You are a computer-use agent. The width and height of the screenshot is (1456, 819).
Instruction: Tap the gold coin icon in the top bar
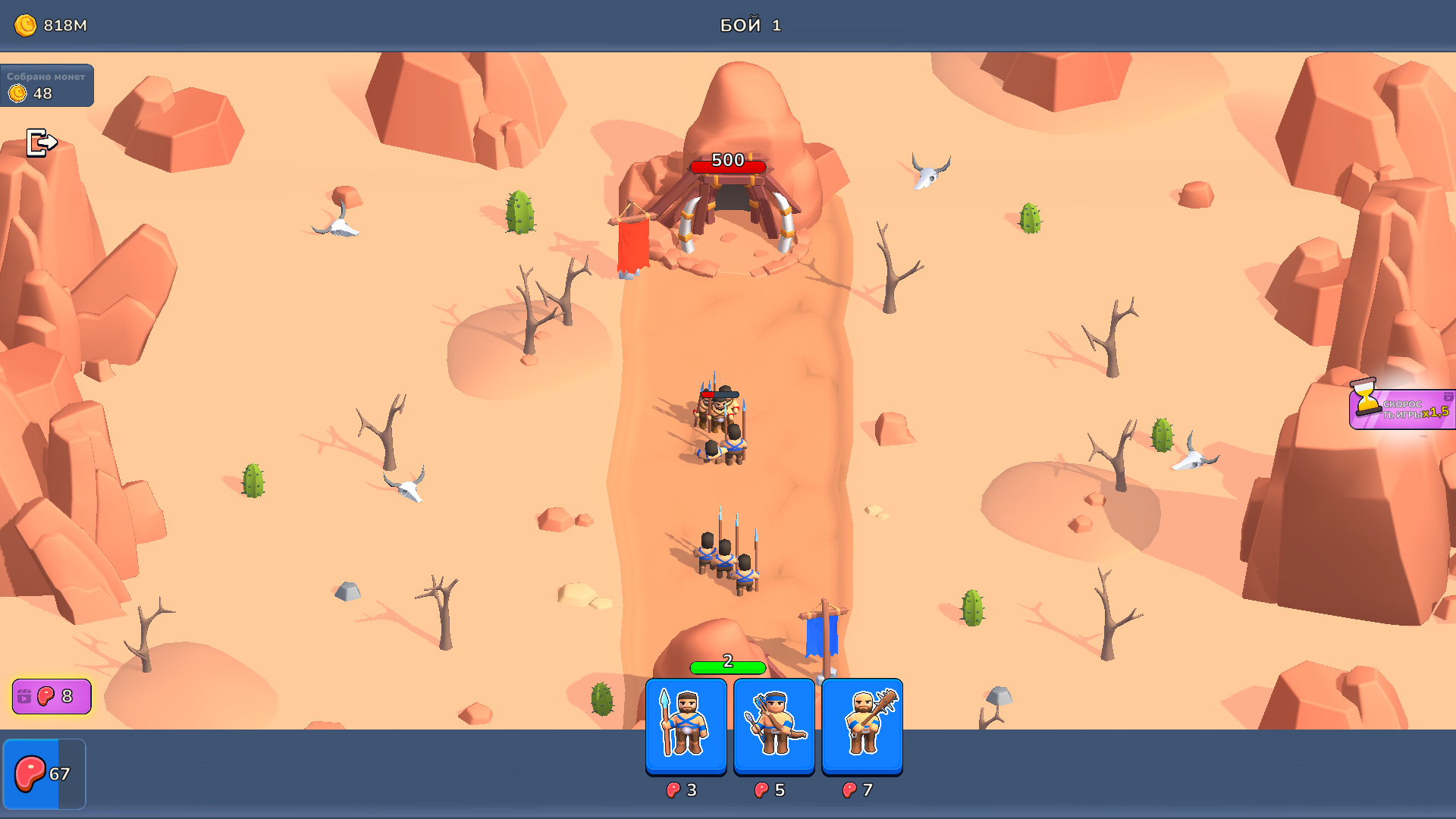(x=27, y=24)
